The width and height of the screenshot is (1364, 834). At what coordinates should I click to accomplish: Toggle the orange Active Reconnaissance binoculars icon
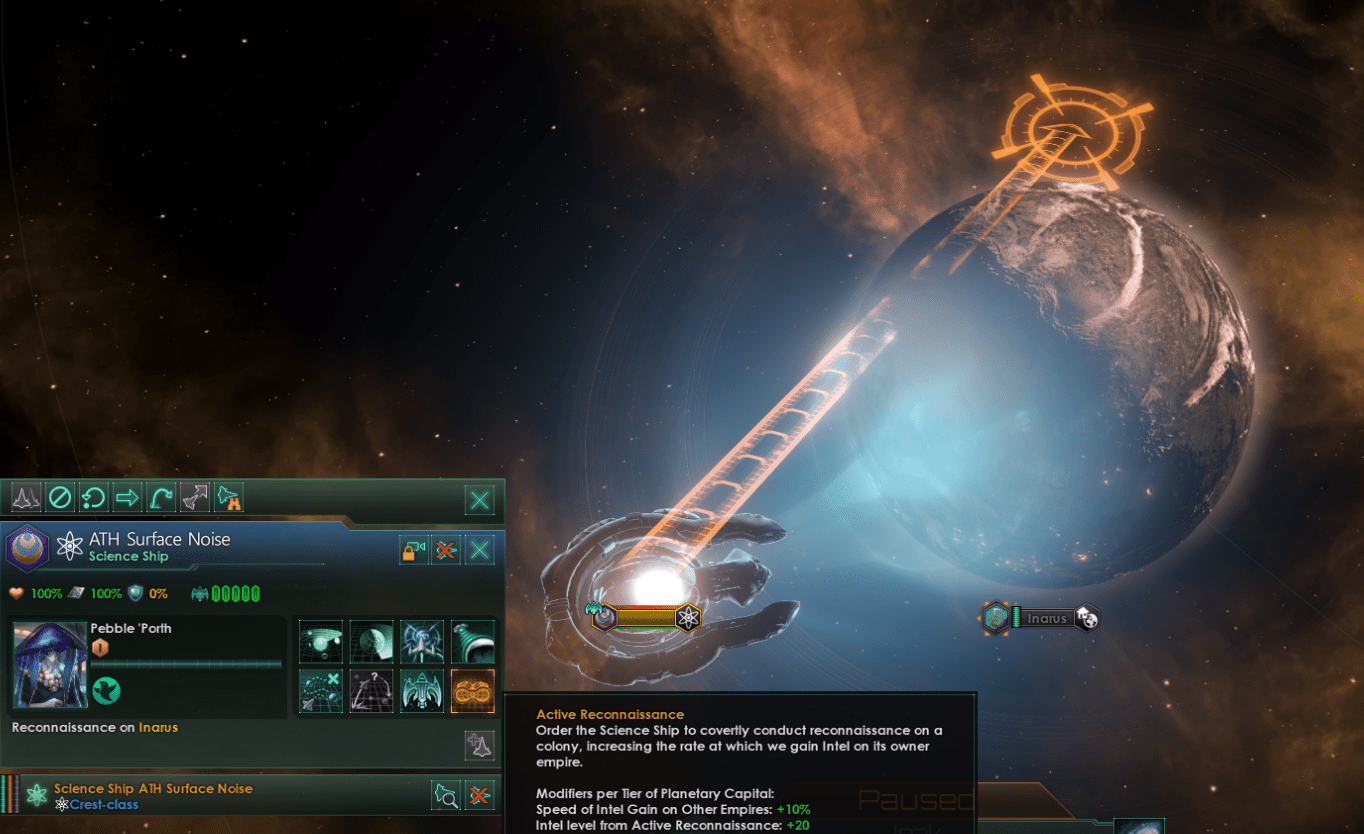point(473,691)
